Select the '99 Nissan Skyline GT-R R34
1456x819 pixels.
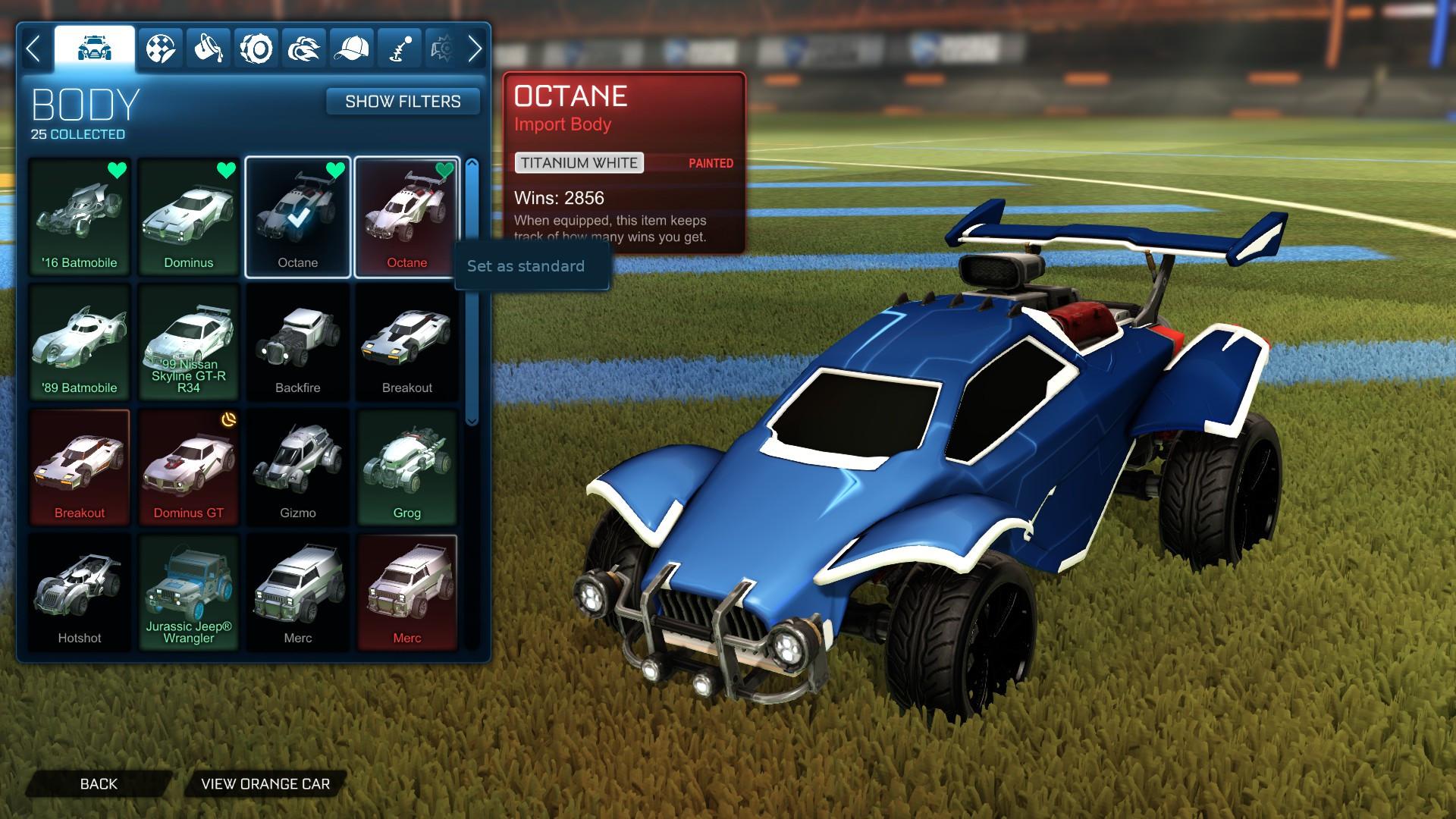pos(189,342)
